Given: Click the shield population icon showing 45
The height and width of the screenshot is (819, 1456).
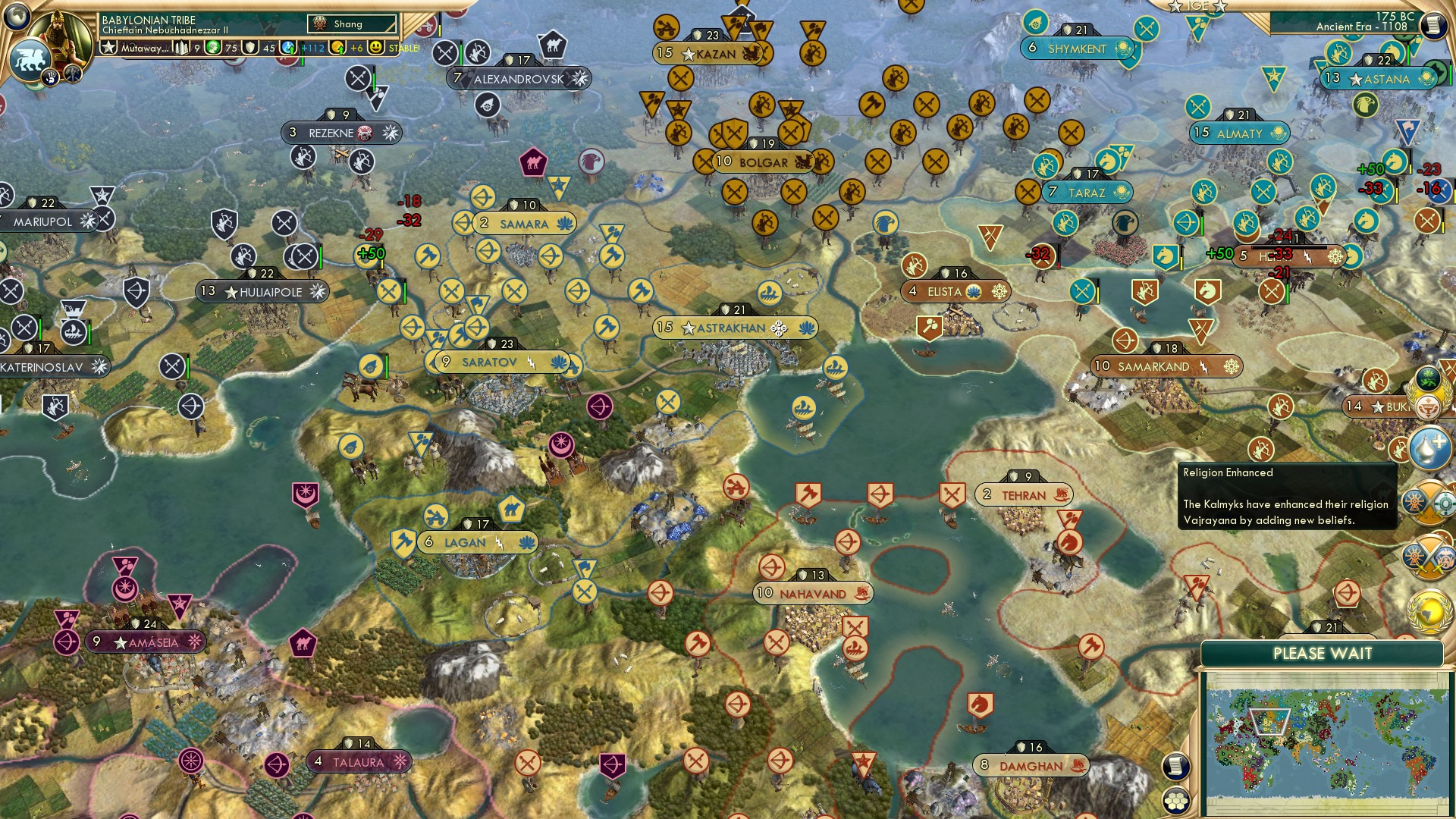Looking at the screenshot, I should pos(250,47).
